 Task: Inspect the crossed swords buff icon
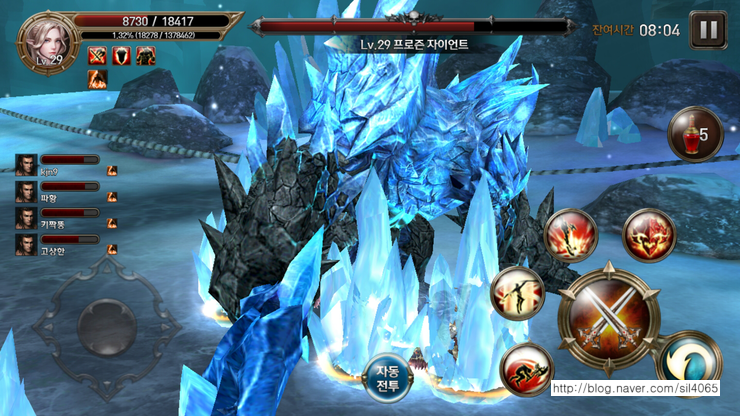[97, 55]
